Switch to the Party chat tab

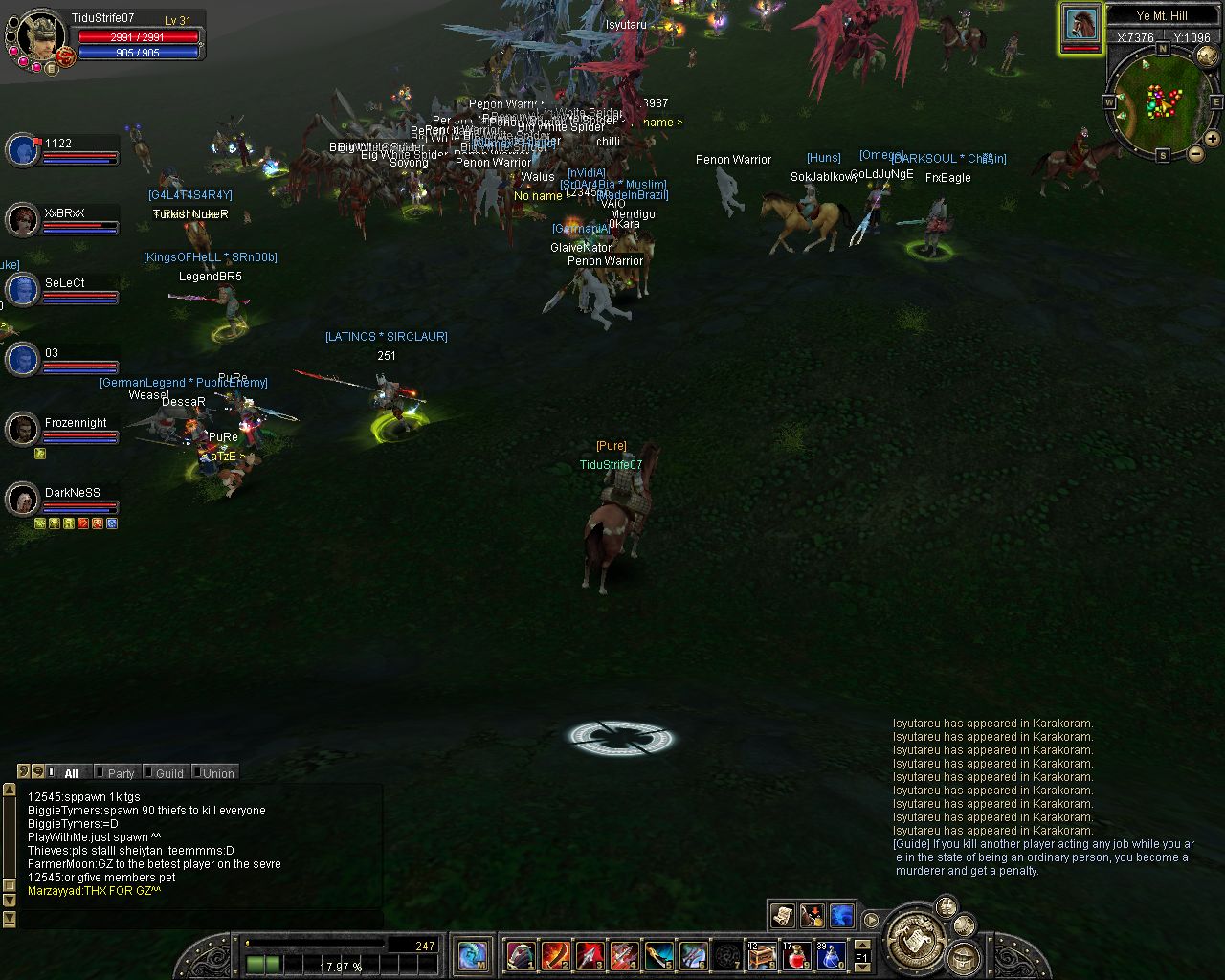121,772
